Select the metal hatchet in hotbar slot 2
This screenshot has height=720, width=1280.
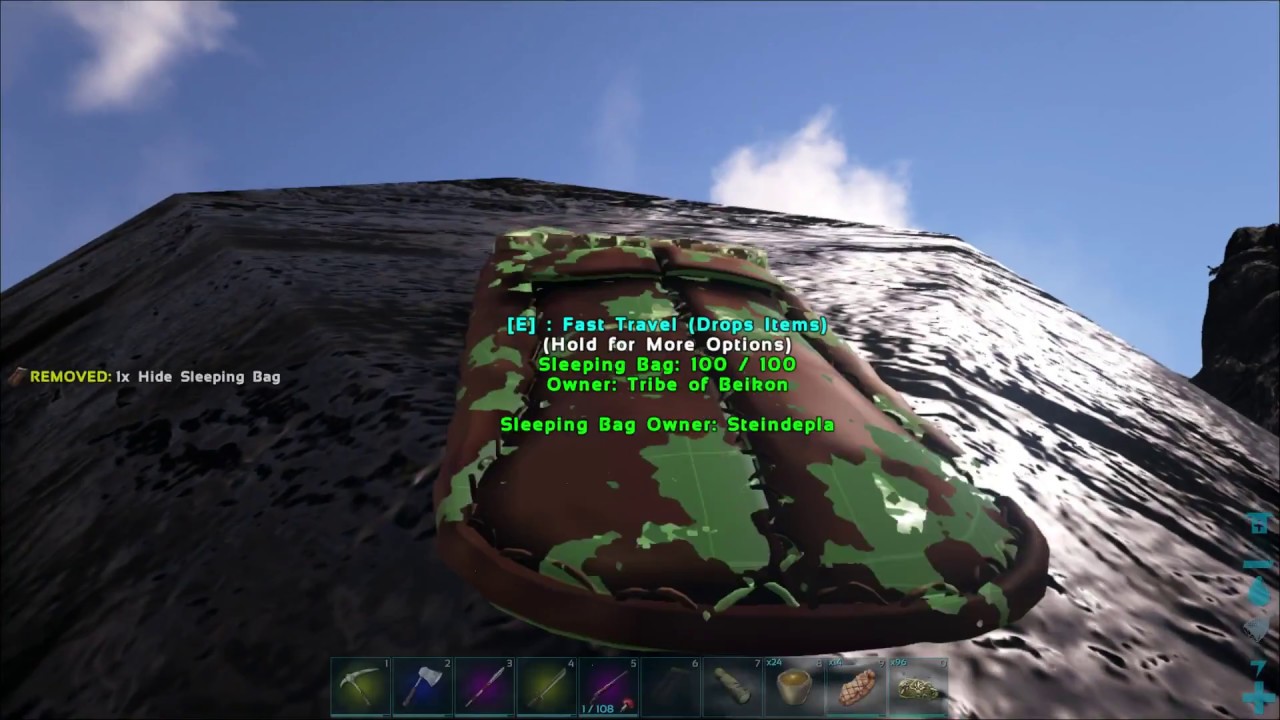point(422,685)
